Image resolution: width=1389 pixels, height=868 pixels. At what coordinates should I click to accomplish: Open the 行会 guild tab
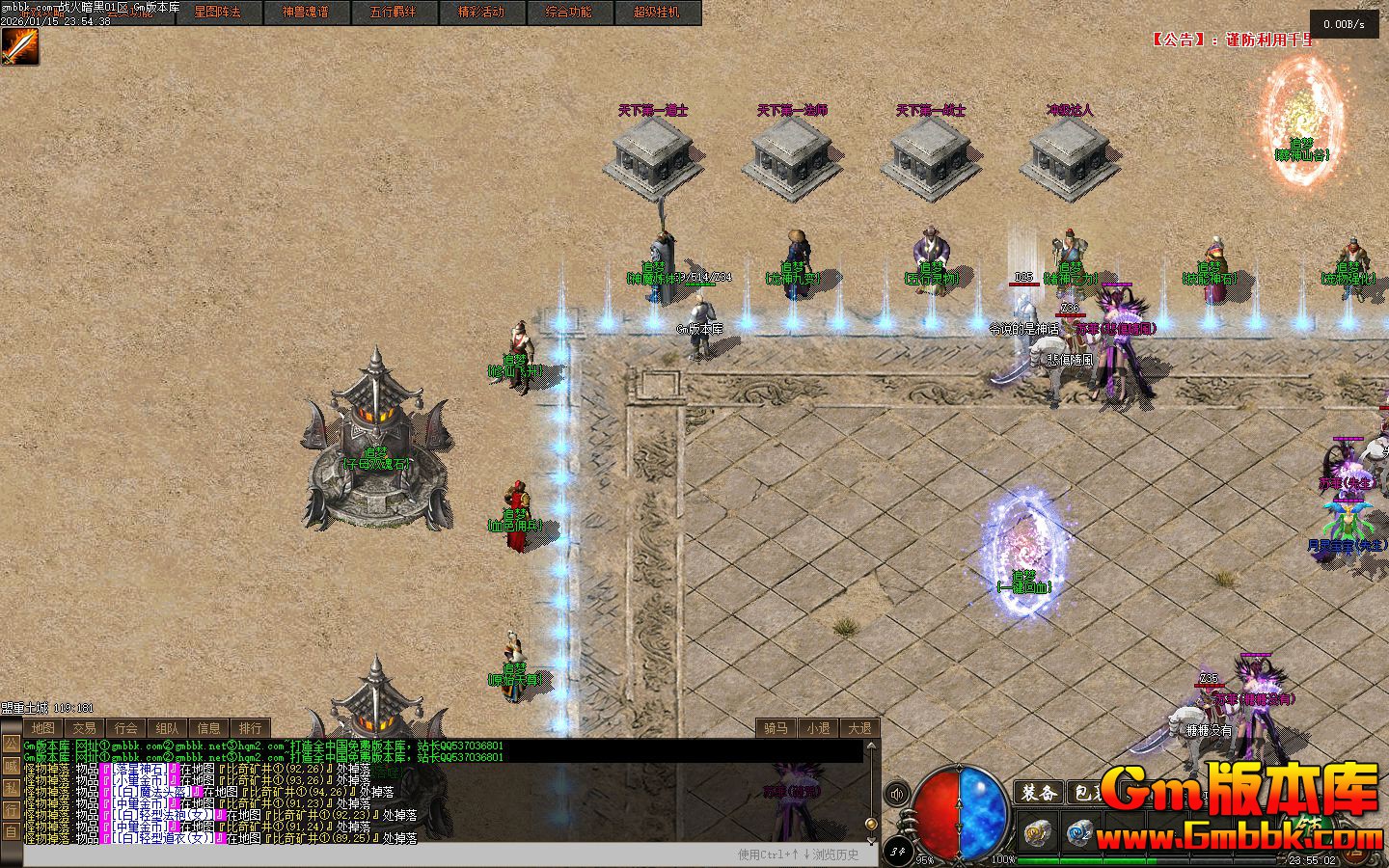coord(125,728)
